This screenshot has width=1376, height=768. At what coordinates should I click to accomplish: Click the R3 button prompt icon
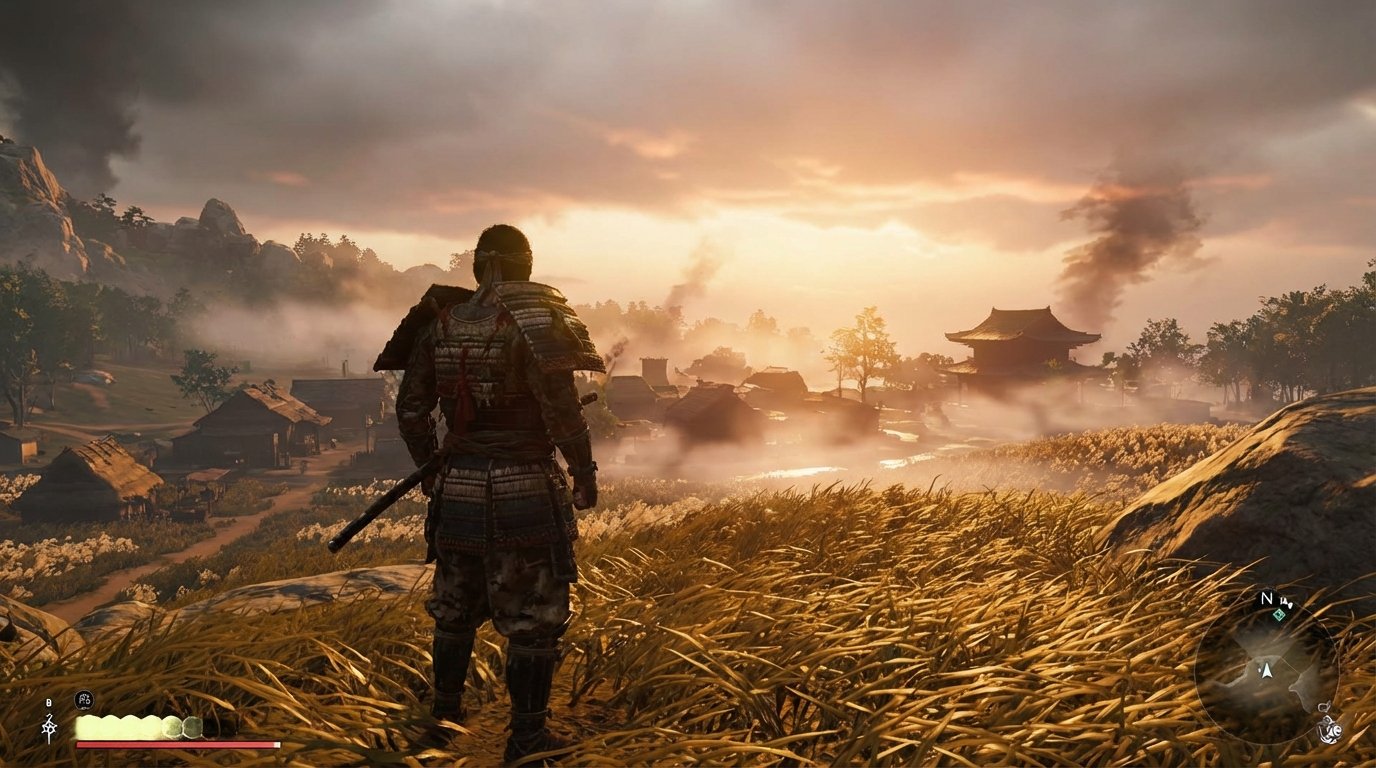[84, 701]
